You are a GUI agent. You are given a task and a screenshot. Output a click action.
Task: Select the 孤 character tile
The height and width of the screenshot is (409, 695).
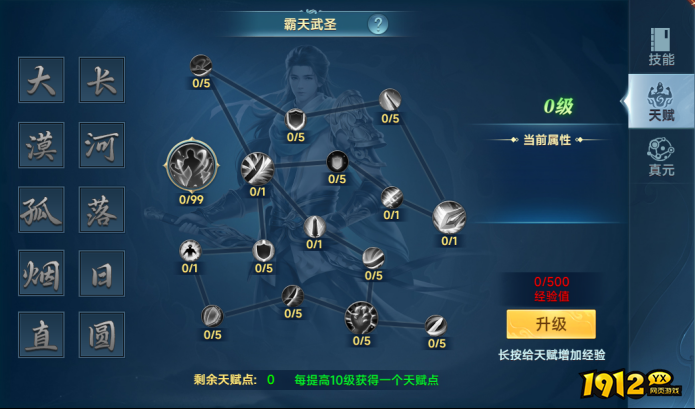(x=41, y=210)
